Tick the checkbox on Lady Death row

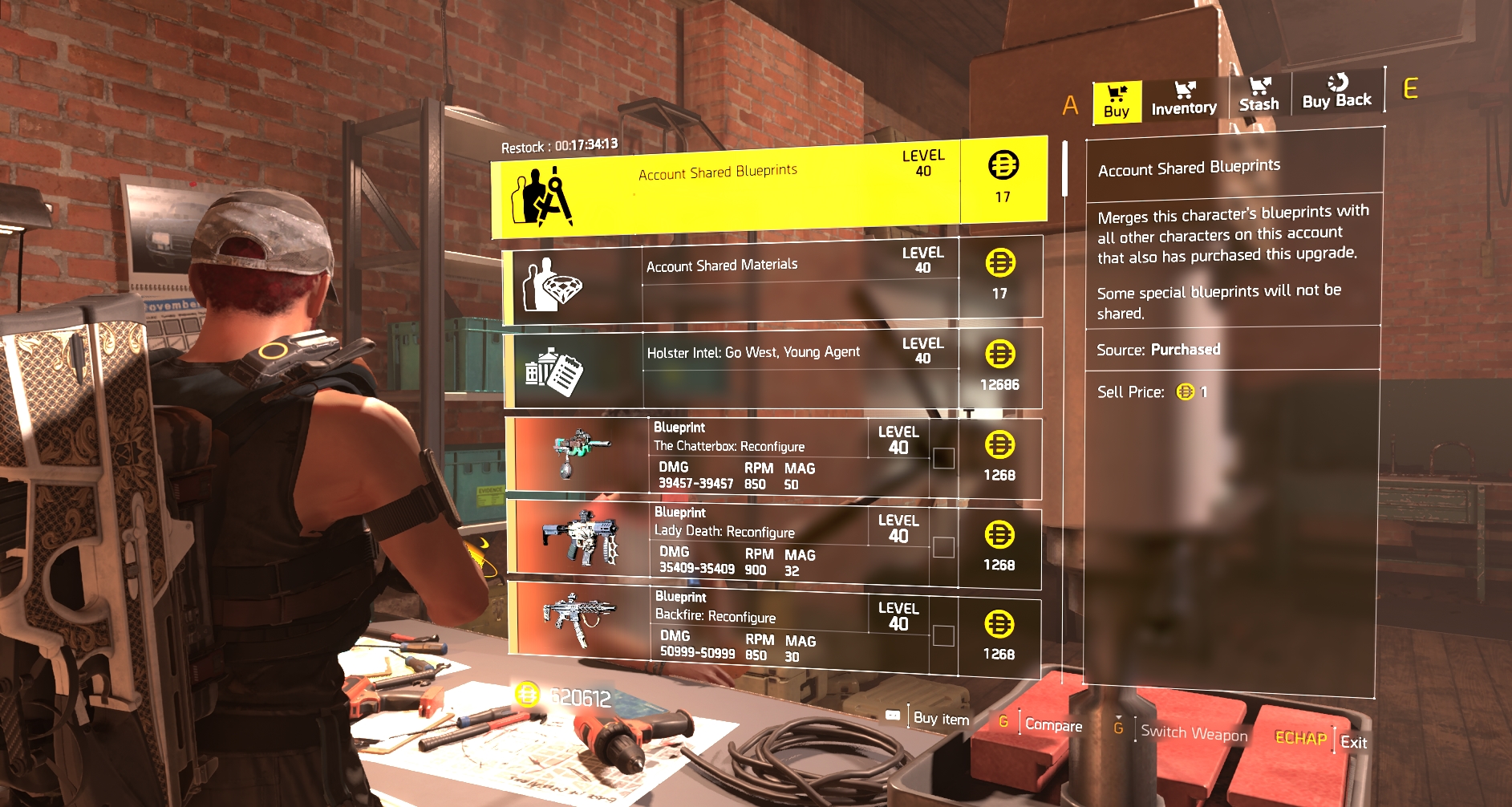(x=944, y=547)
